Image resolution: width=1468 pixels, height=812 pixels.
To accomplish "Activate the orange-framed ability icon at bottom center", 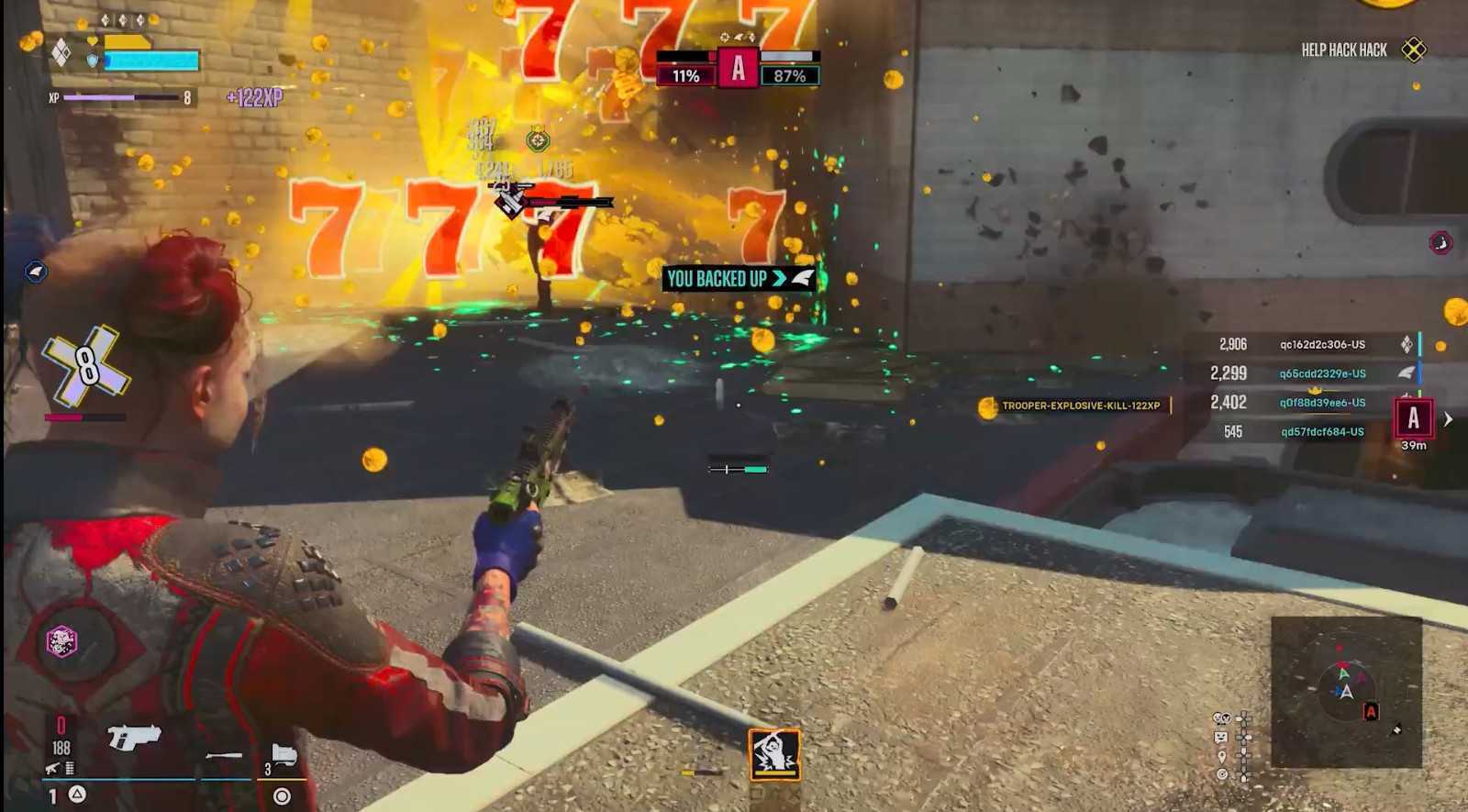I will click(774, 754).
